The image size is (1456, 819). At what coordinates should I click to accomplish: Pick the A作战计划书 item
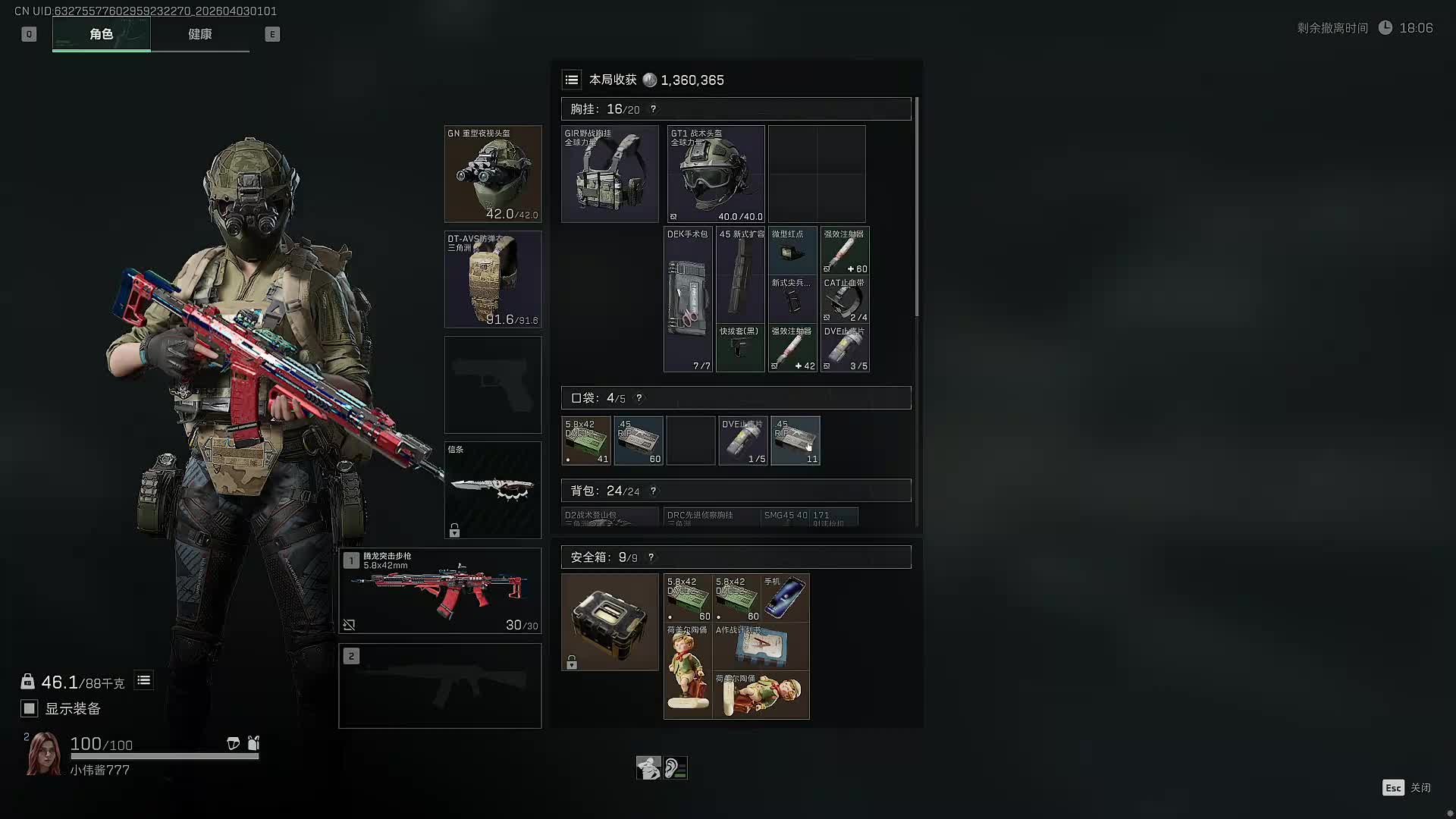(x=761, y=646)
